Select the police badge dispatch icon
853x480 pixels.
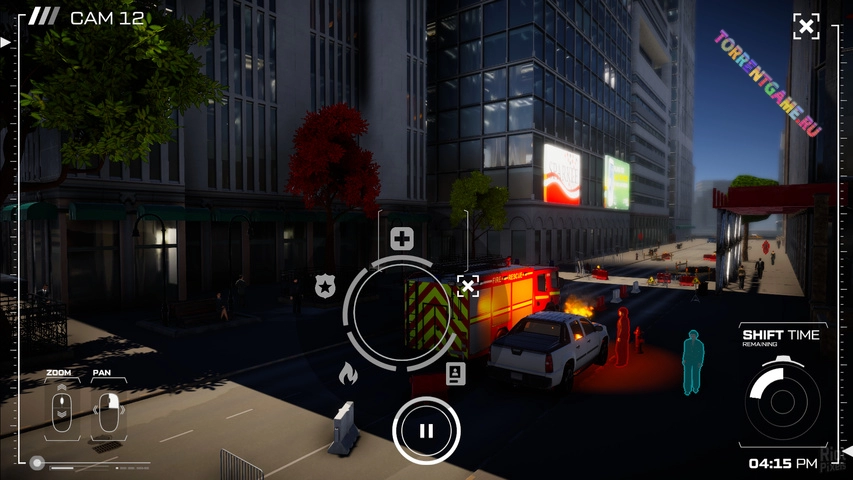[x=325, y=287]
